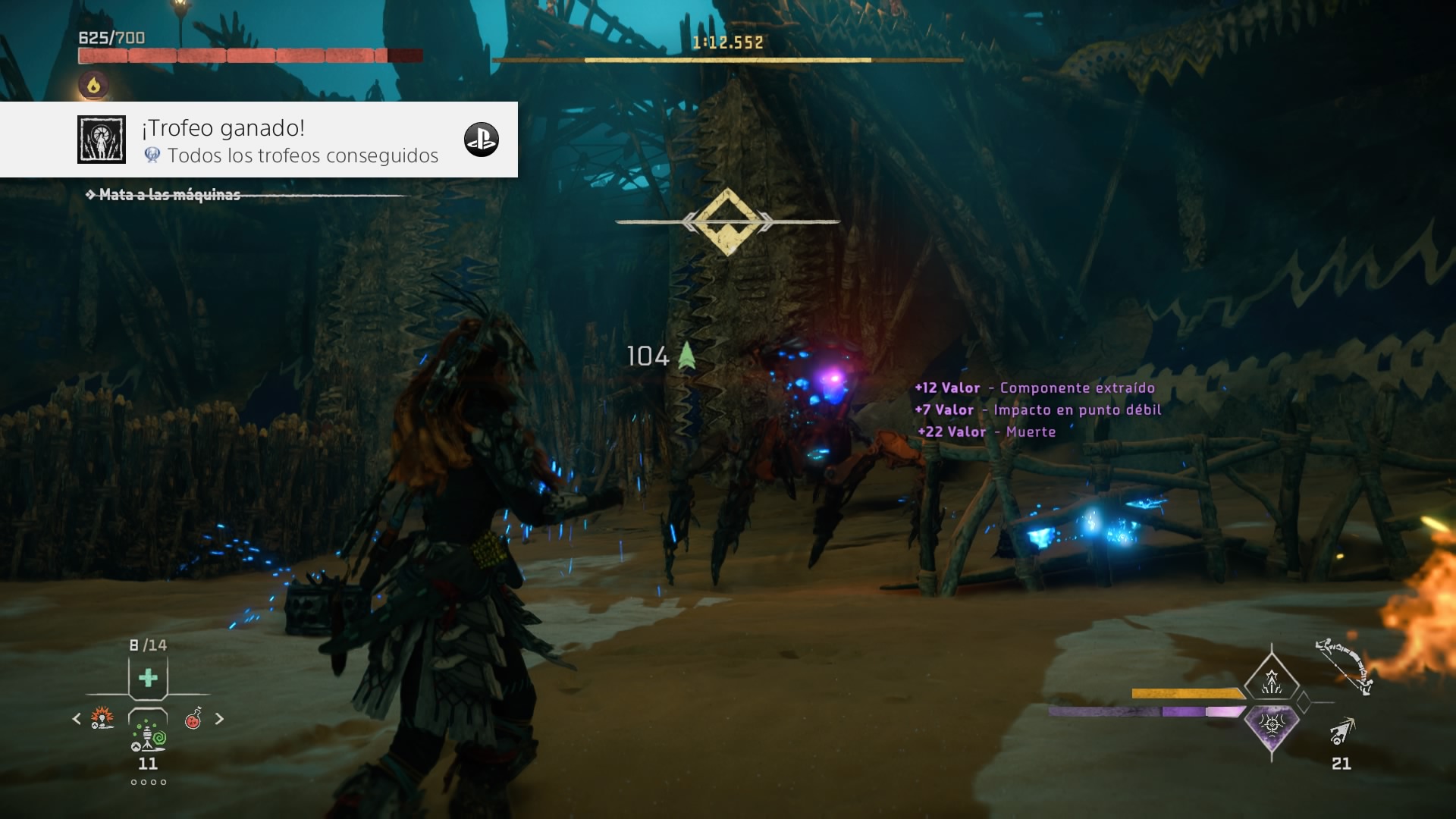Cycle tools with the right arrow
Viewport: 1456px width, 819px height.
[x=219, y=718]
